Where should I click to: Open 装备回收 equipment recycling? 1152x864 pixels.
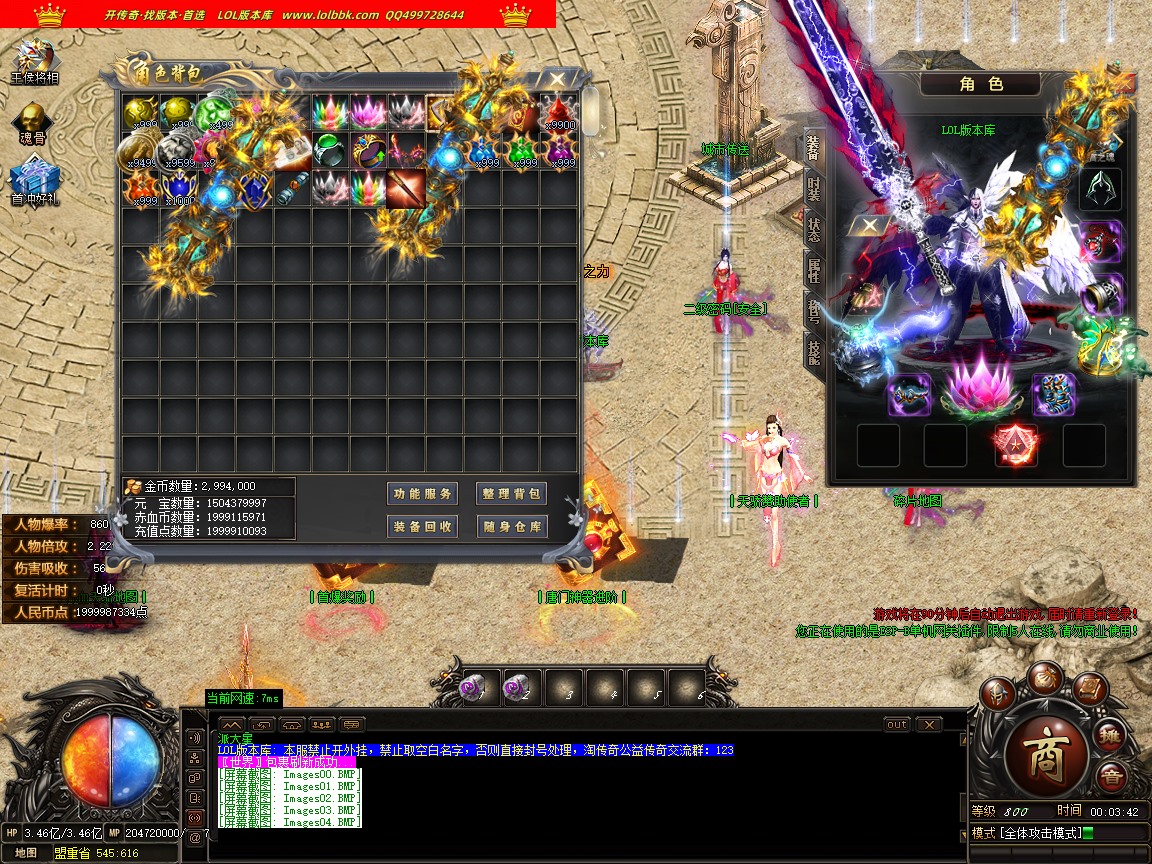422,527
